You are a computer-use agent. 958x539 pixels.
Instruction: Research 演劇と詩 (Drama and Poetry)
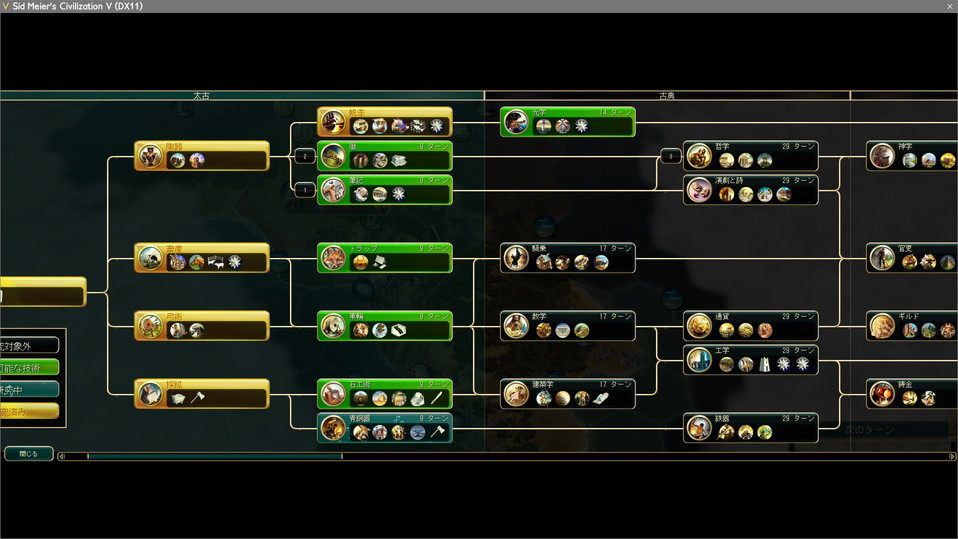750,190
